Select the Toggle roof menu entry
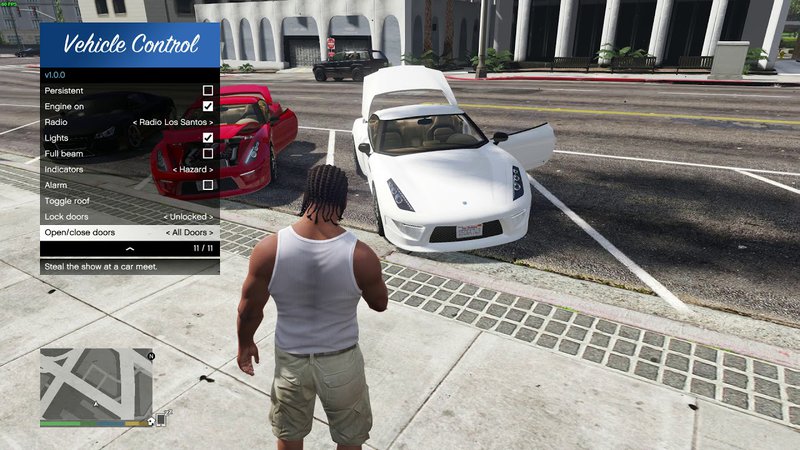Screen dimensions: 800x450 (x=129, y=201)
